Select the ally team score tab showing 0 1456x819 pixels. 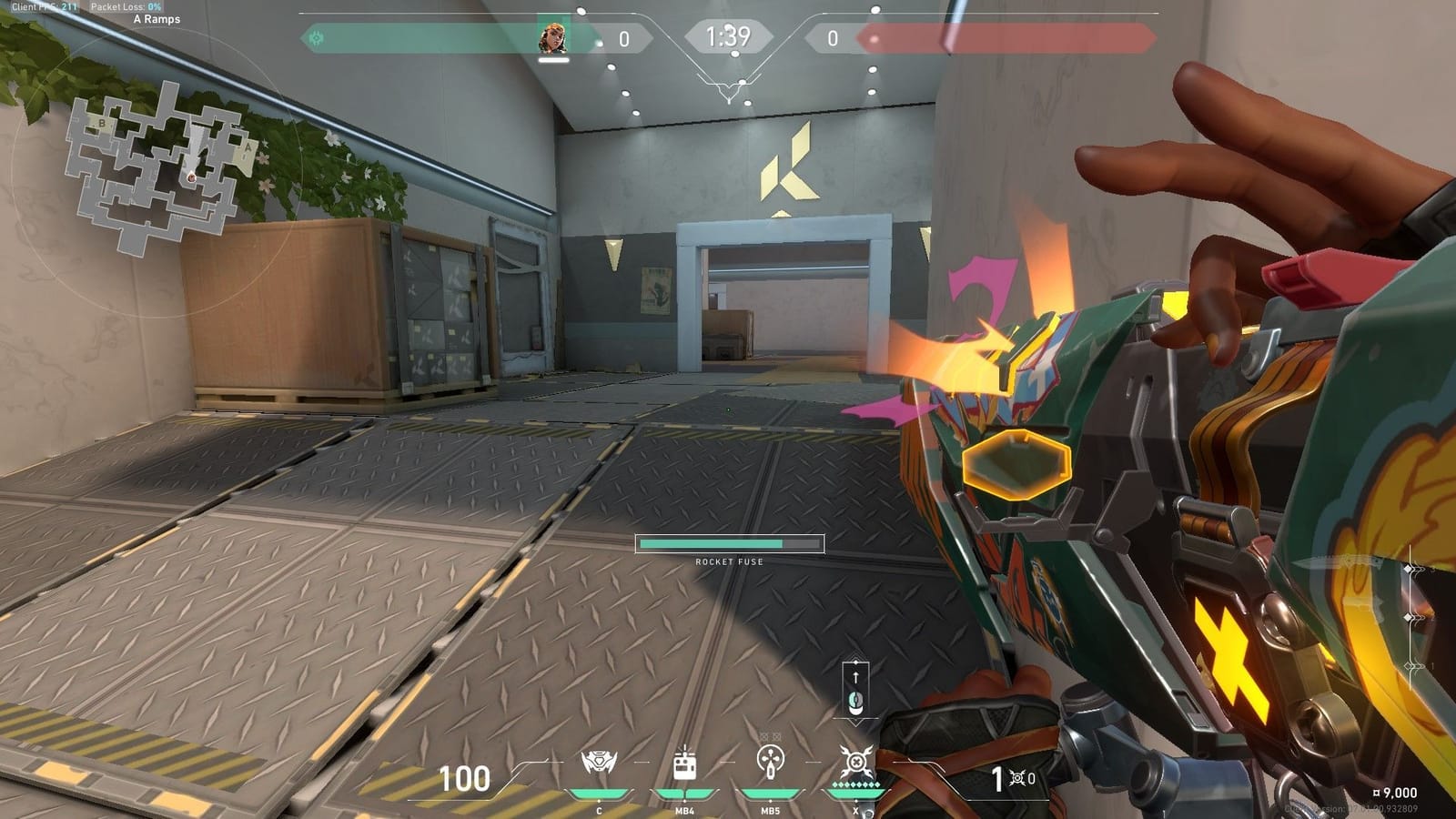624,38
